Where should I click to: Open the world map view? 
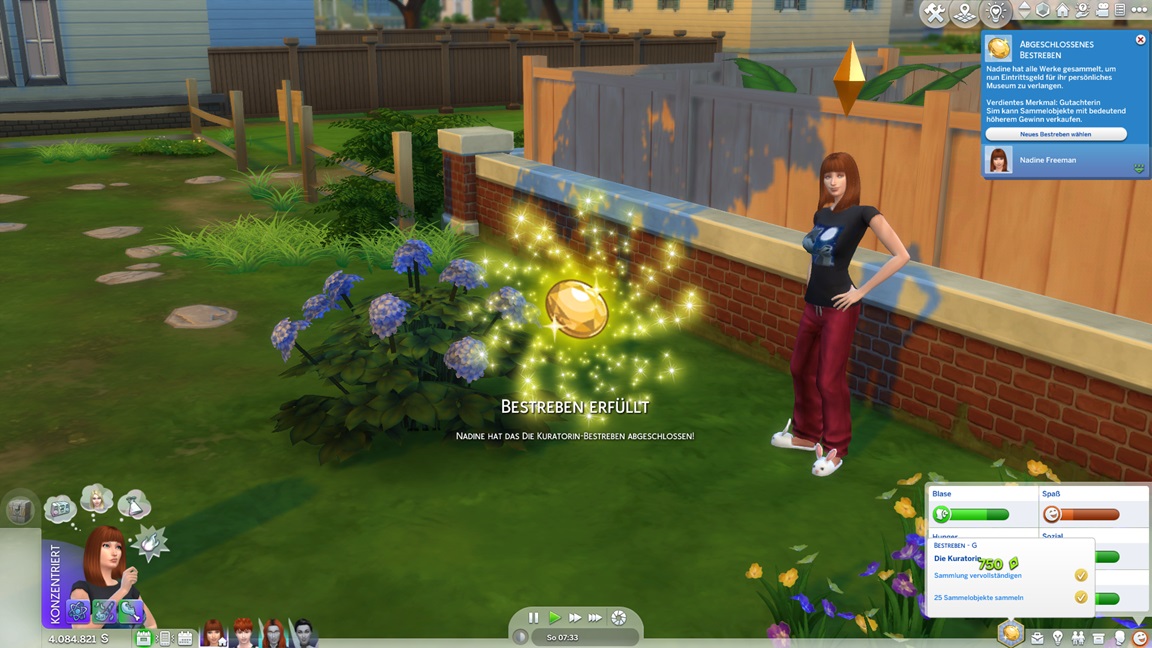[x=964, y=13]
